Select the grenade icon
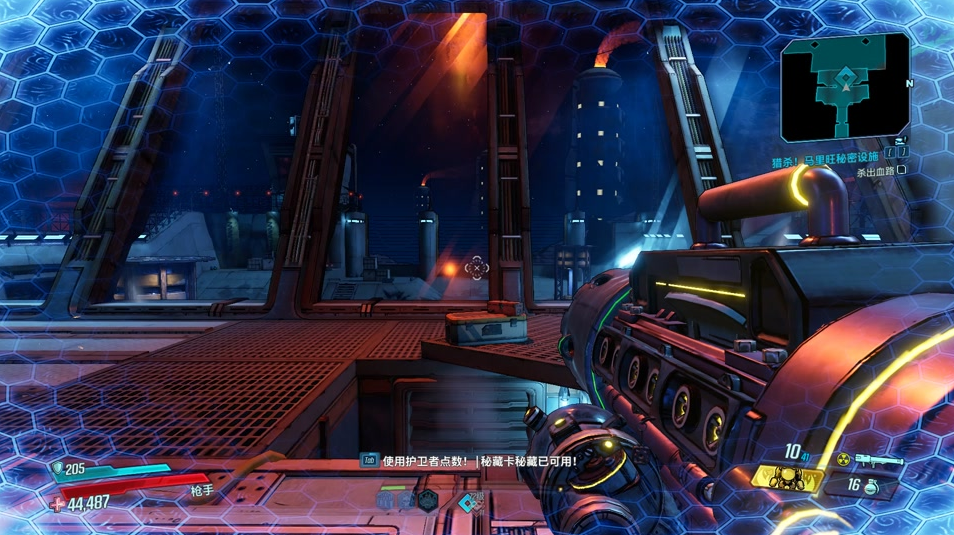The height and width of the screenshot is (535, 954). tap(872, 486)
